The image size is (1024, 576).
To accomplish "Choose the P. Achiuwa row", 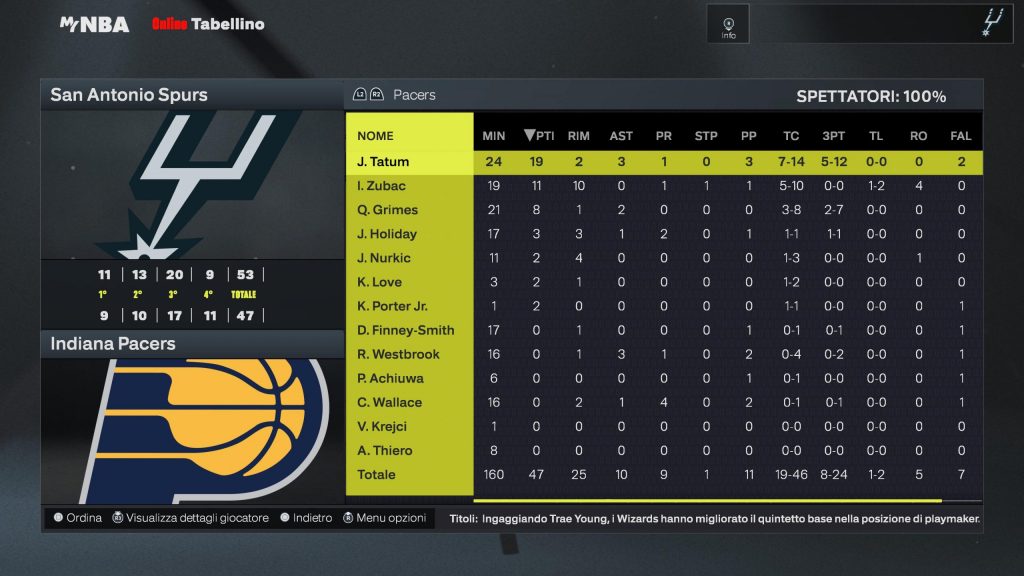I will (x=390, y=378).
